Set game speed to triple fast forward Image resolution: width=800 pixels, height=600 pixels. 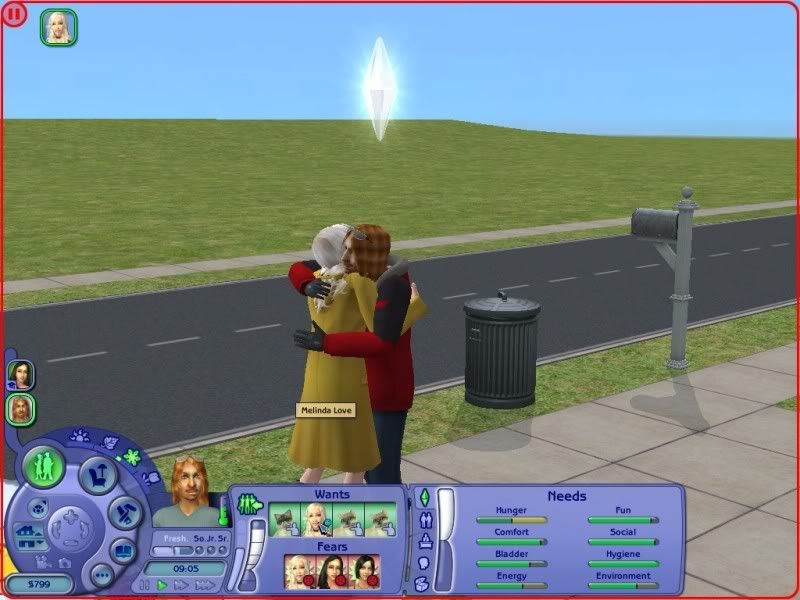[203, 585]
